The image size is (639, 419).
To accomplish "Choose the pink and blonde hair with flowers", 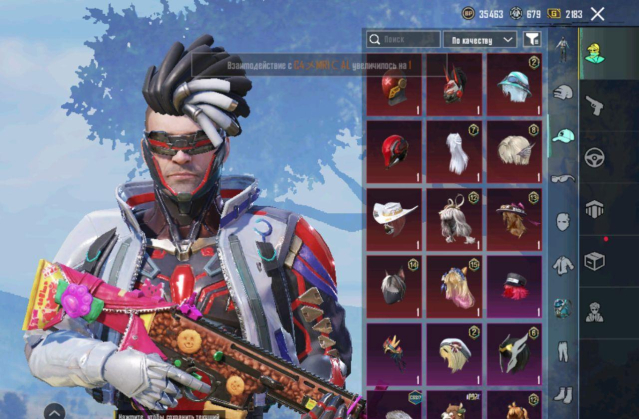I will (x=454, y=286).
